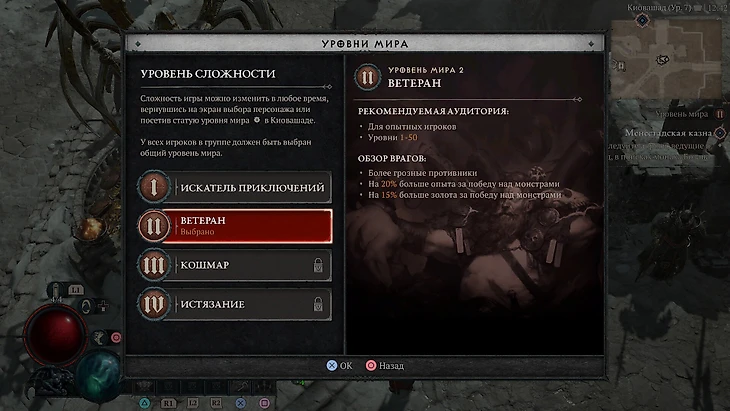The image size is (730, 411).
Task: Select the Искатель приключений difficulty
Action: pyautogui.click(x=235, y=187)
